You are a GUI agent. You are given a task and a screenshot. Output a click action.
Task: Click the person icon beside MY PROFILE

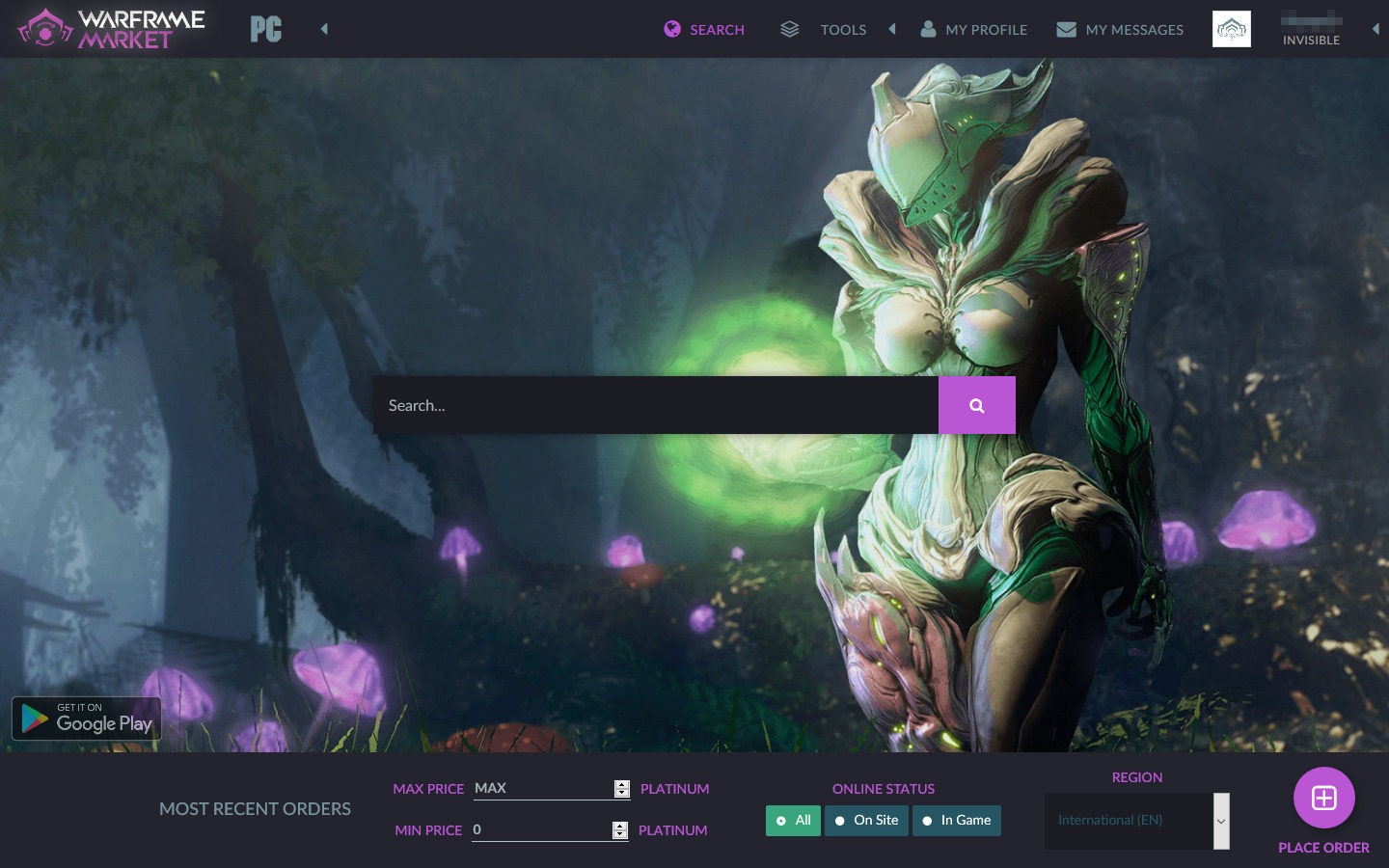[x=928, y=29]
